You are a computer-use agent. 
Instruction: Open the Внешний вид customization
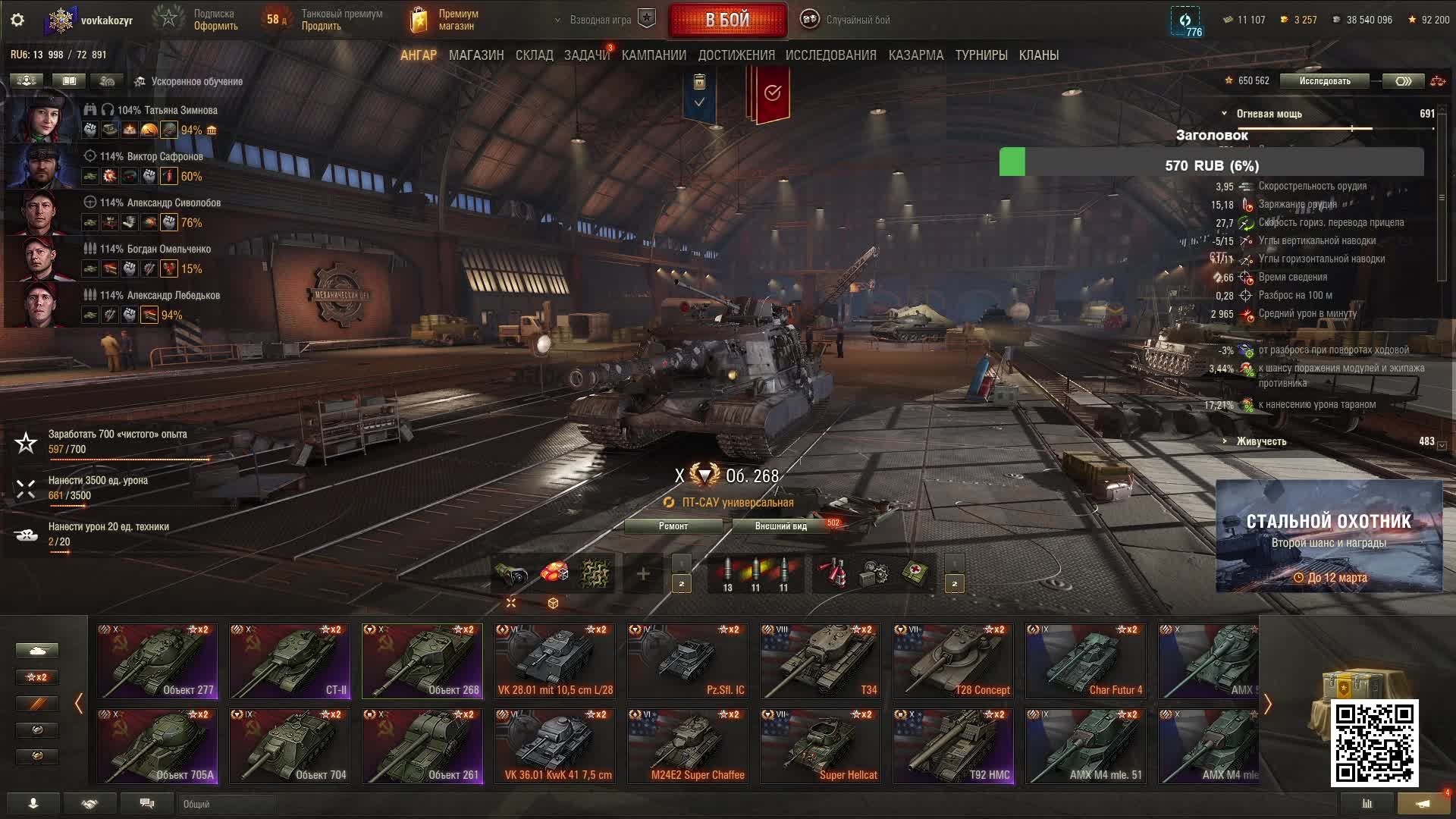pos(780,526)
